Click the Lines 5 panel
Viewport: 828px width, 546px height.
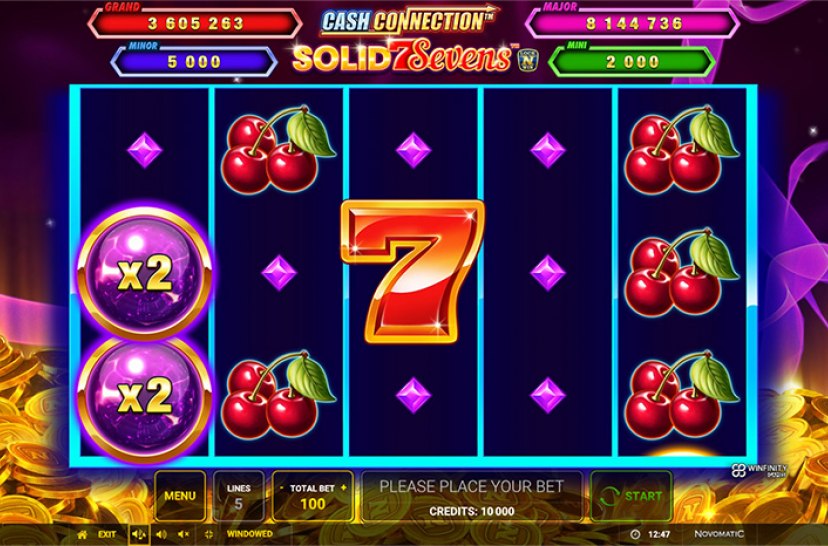239,495
